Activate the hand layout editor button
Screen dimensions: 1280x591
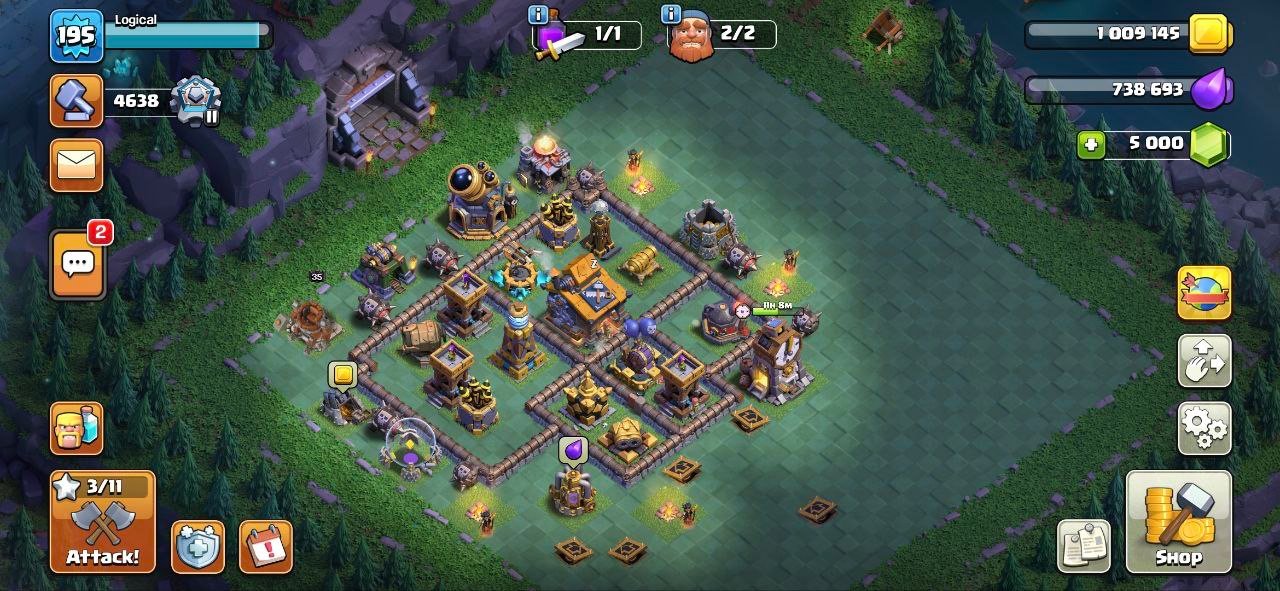coord(1204,360)
